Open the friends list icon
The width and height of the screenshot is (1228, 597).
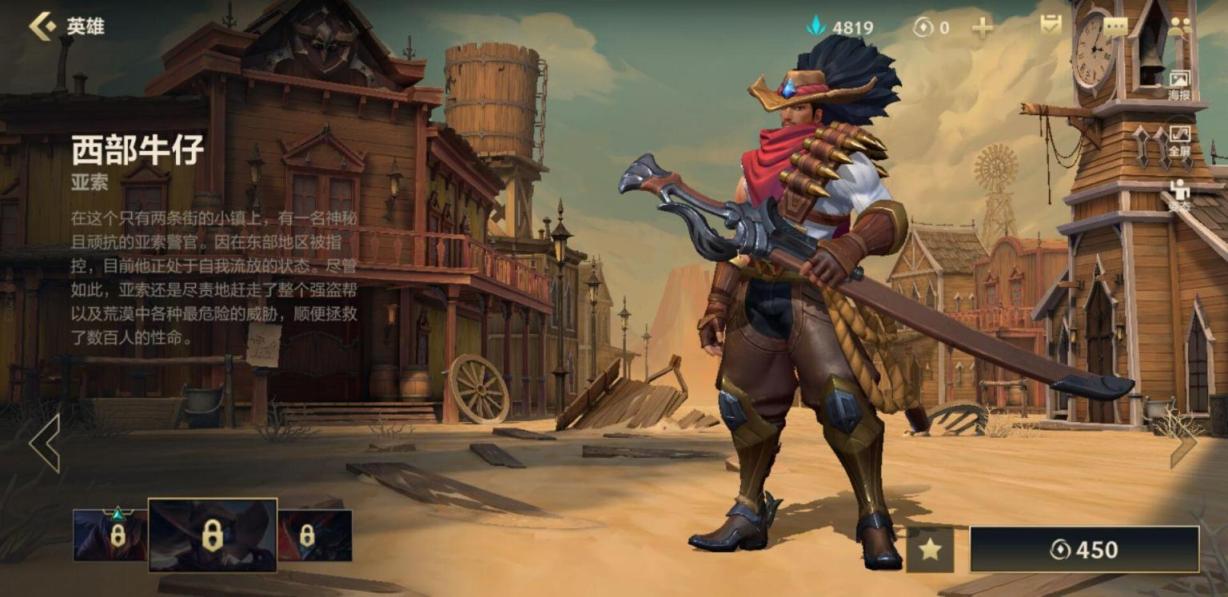[1180, 27]
